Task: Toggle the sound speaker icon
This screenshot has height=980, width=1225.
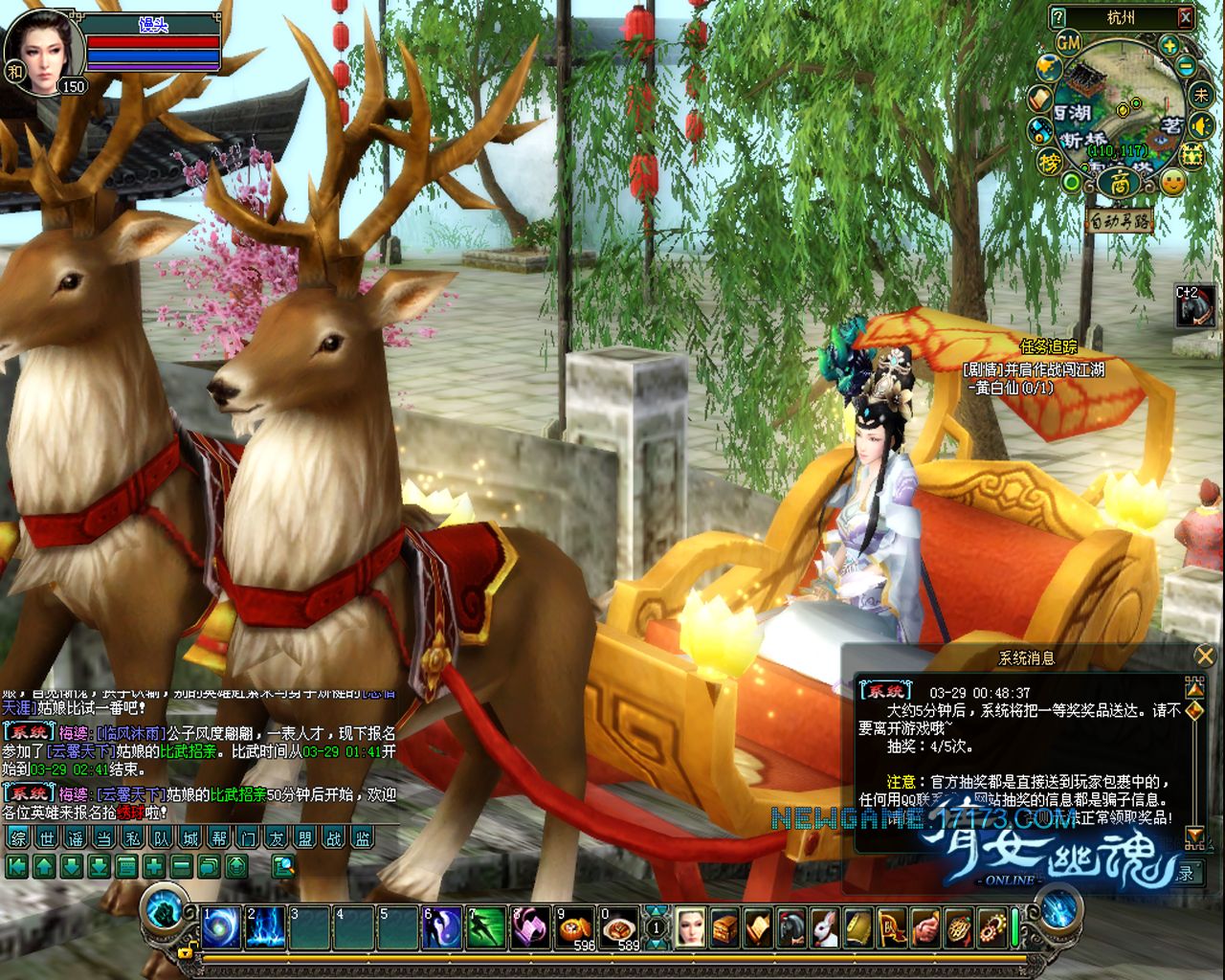Action: (1200, 124)
